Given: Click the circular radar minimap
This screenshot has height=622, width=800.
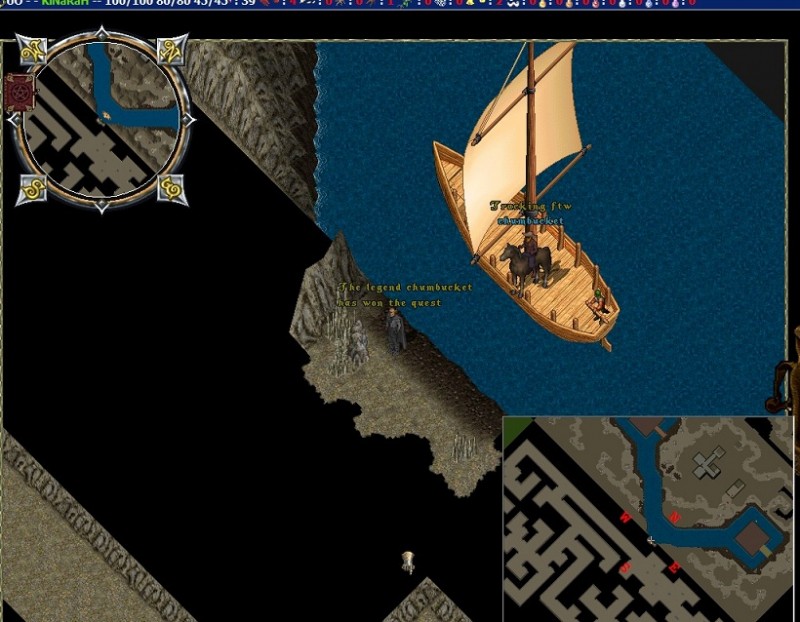Looking at the screenshot, I should click(102, 121).
